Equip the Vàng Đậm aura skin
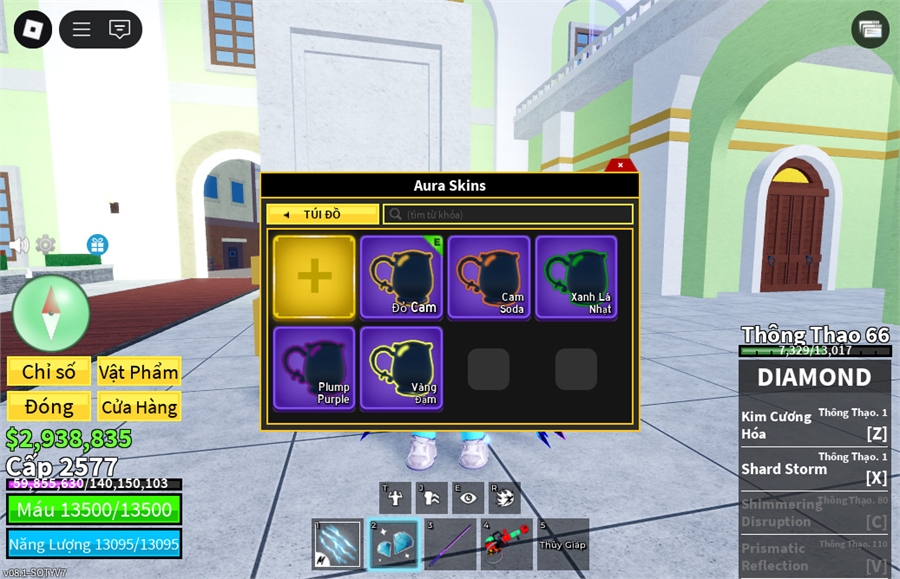Screen dimensions: 900x579 click(401, 368)
